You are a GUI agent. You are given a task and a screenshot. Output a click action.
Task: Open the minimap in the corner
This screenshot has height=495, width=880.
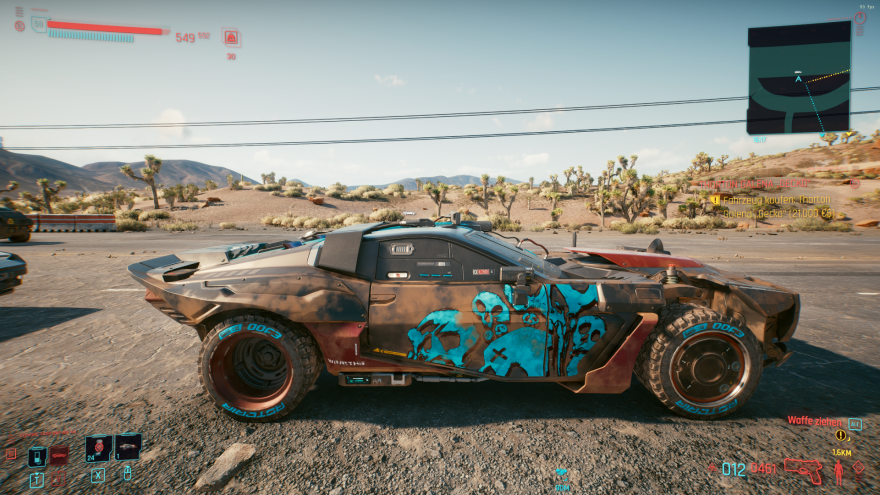(798, 77)
